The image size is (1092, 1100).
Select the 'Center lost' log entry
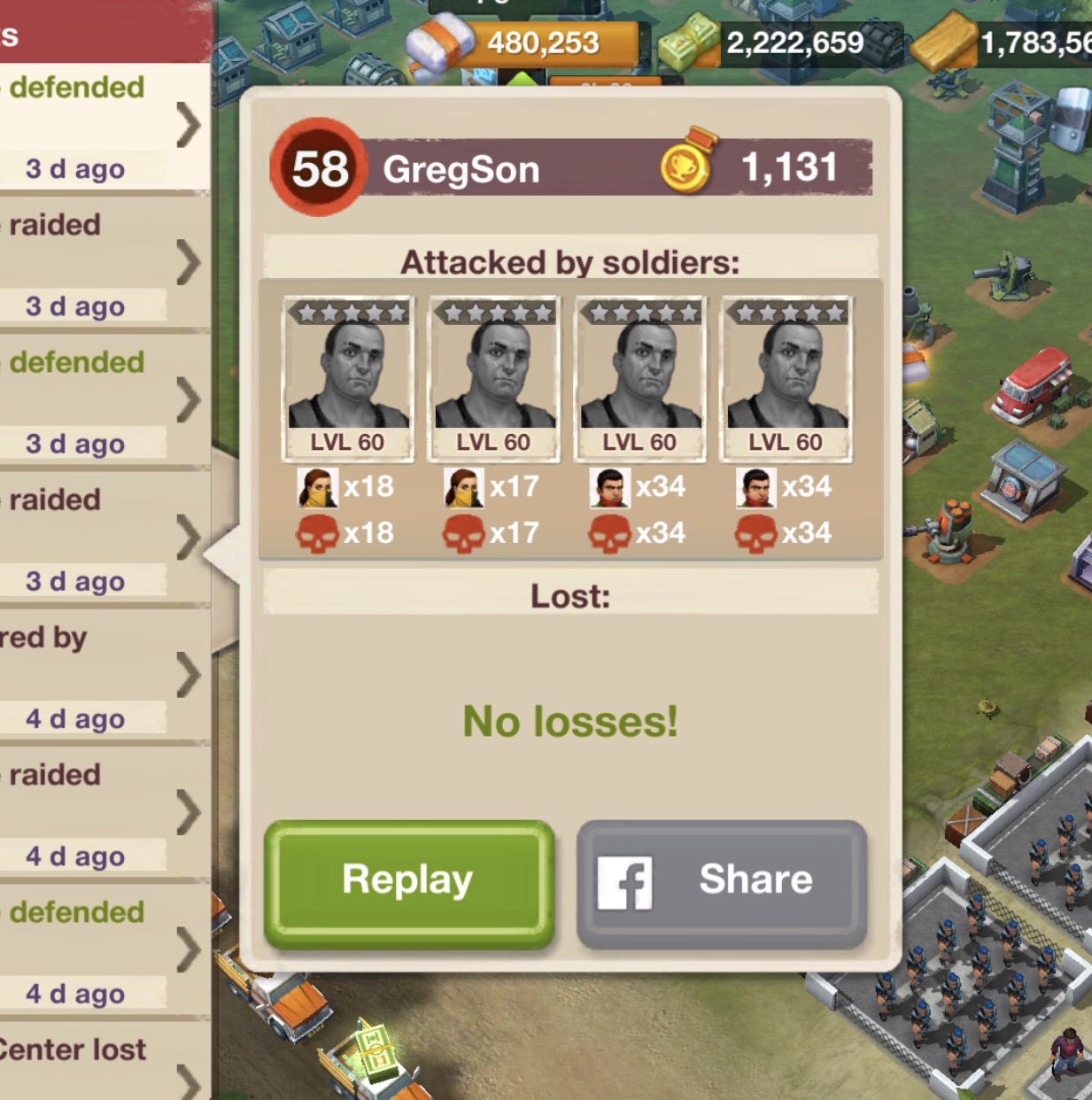tap(102, 1063)
